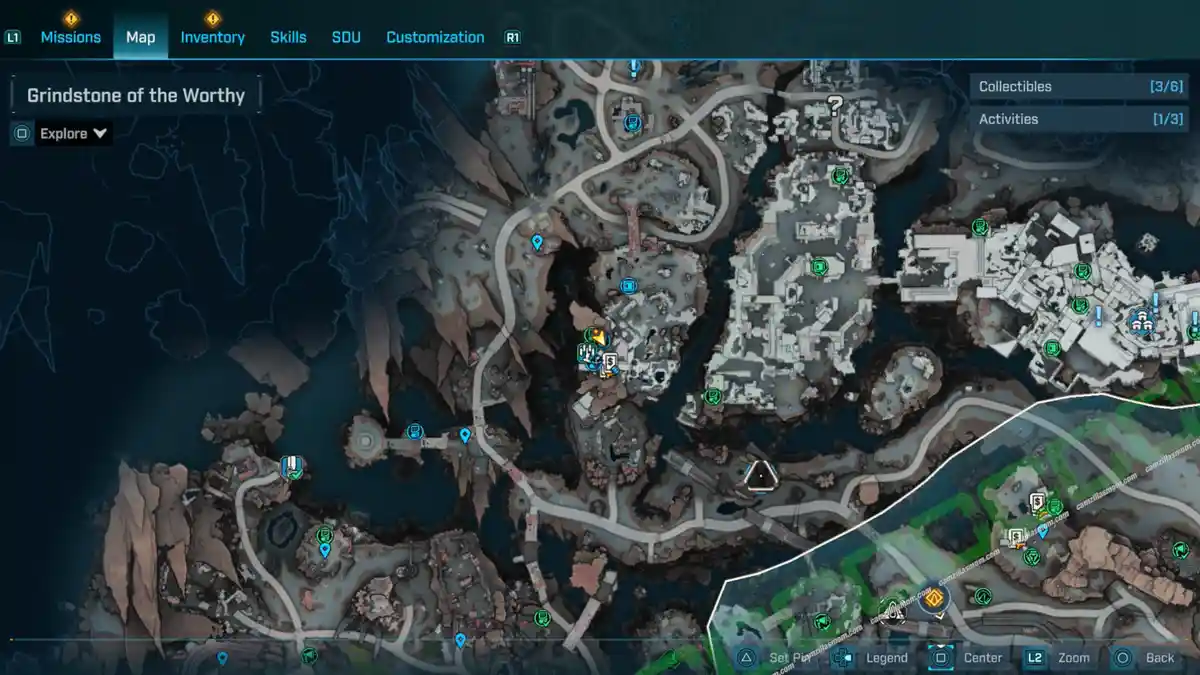Open the Legend option

click(886, 658)
